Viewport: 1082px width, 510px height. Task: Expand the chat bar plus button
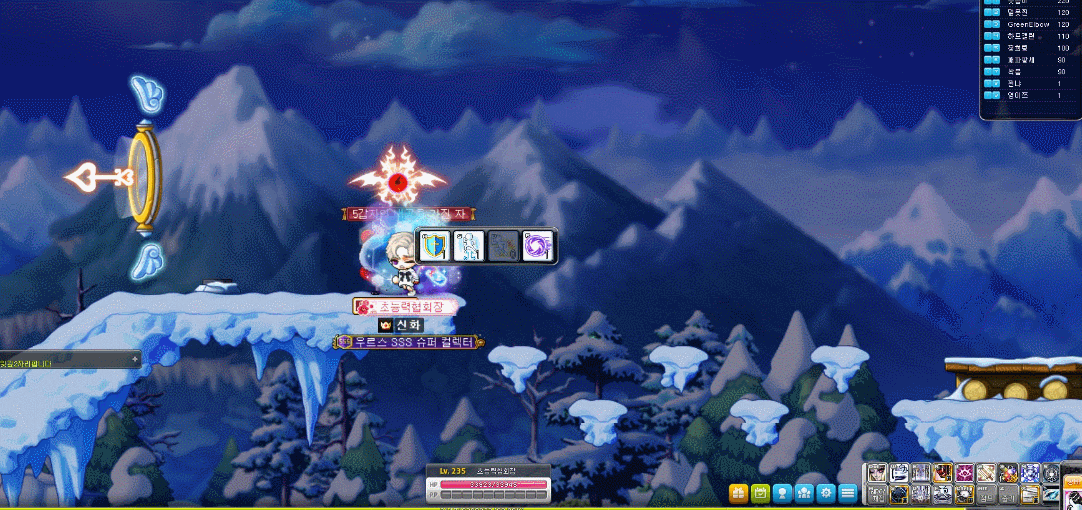tap(134, 357)
